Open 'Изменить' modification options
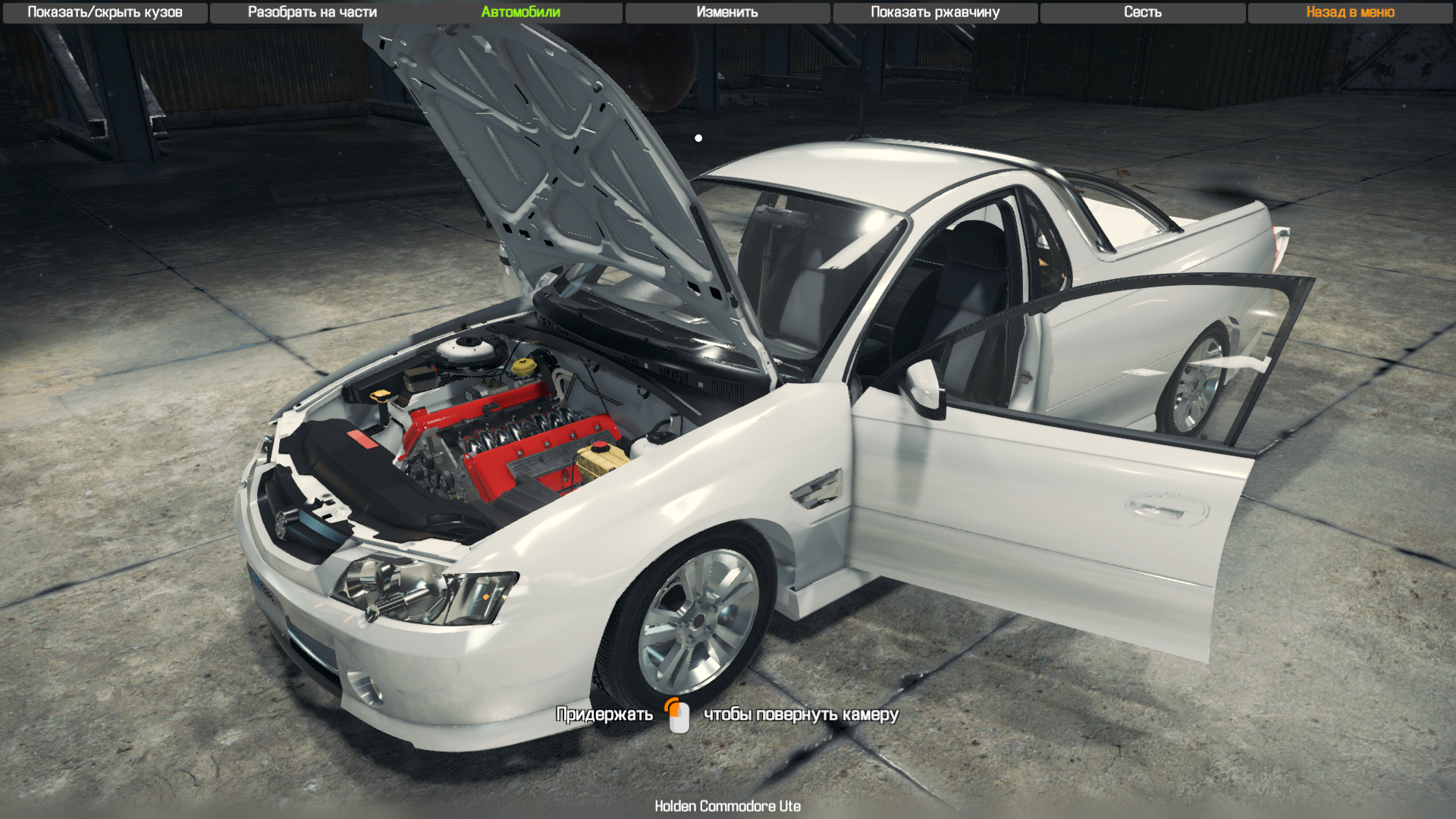This screenshot has height=819, width=1456. coord(727,12)
